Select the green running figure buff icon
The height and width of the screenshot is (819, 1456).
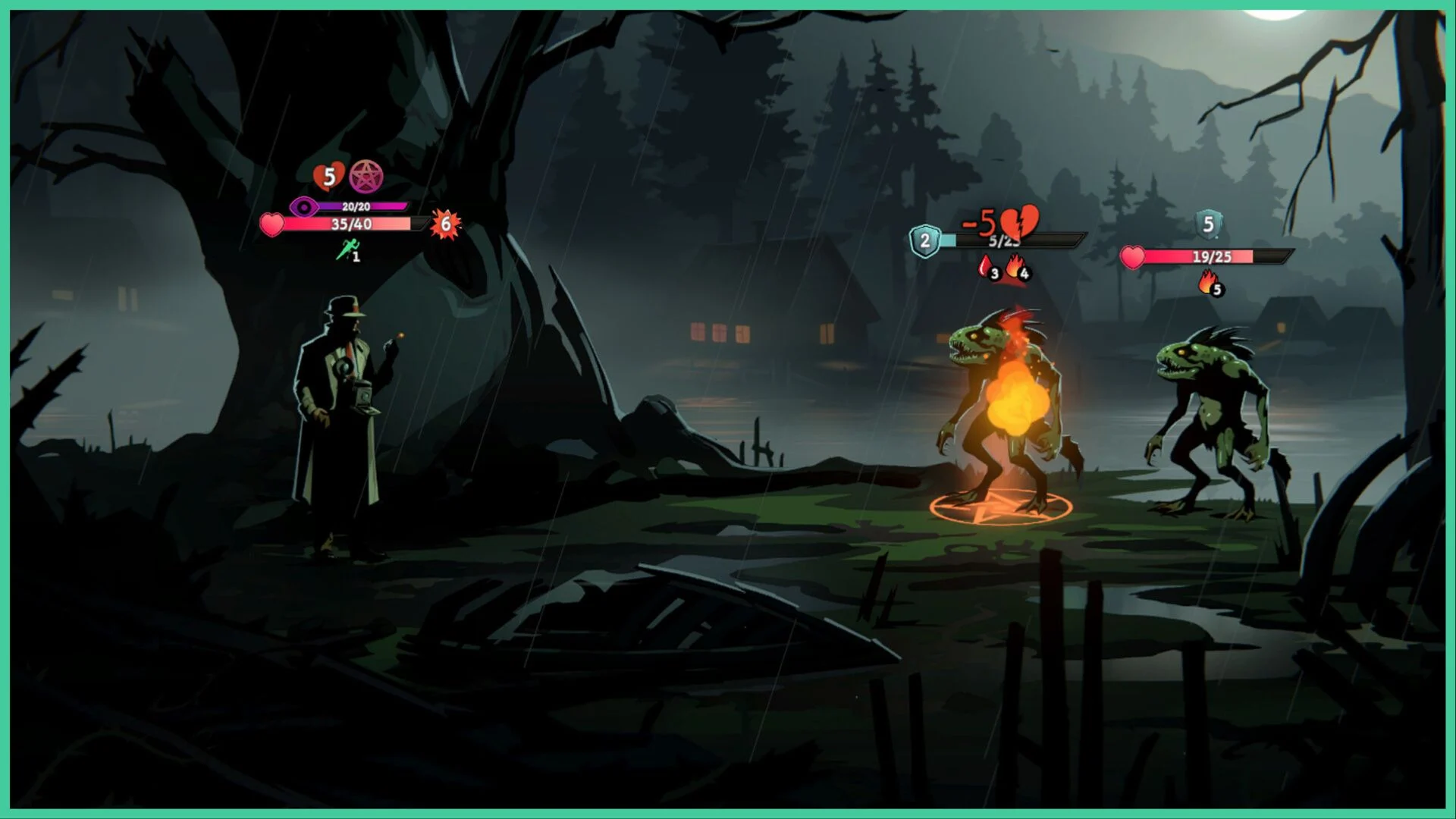347,249
